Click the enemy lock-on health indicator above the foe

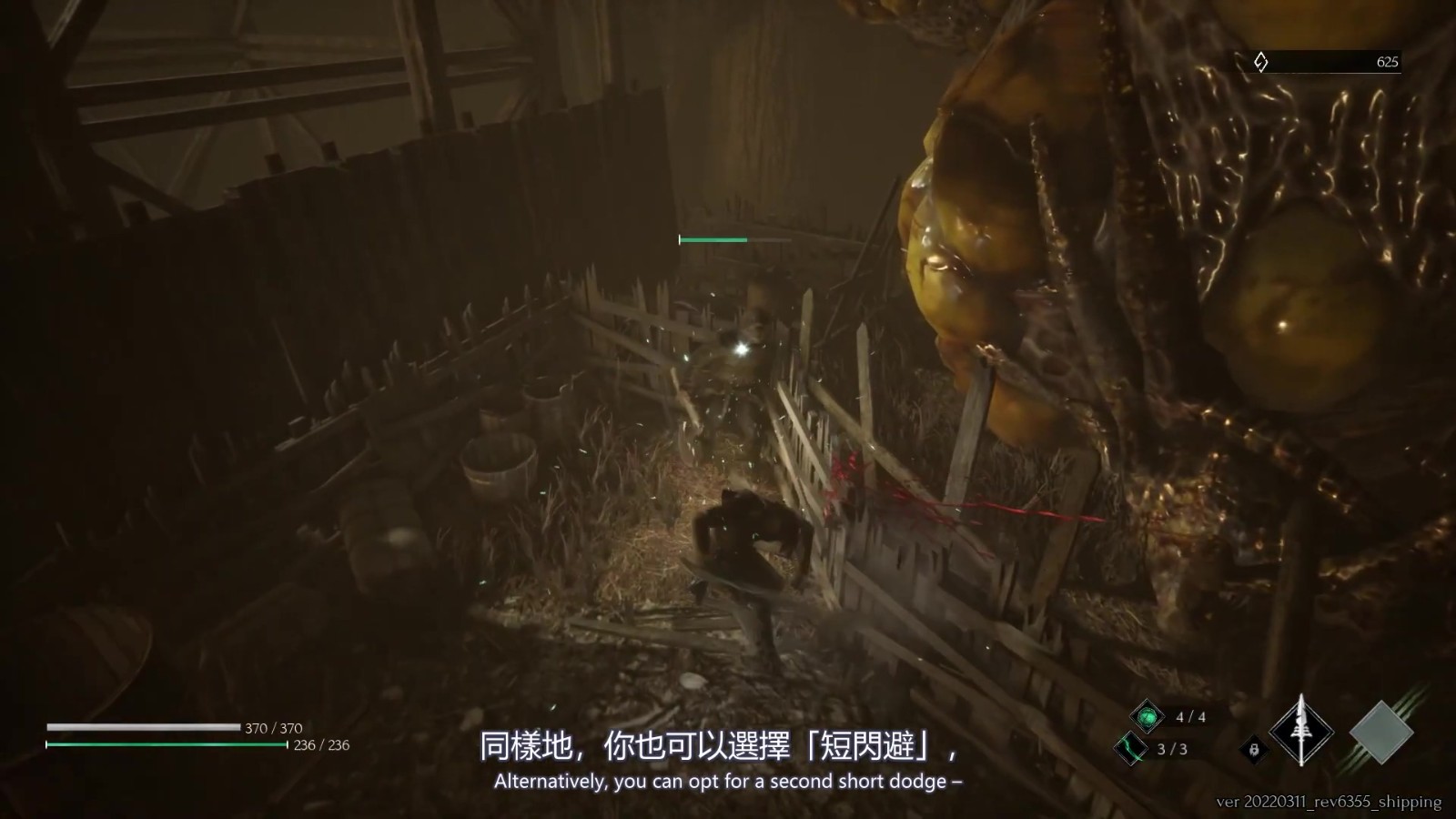[713, 239]
